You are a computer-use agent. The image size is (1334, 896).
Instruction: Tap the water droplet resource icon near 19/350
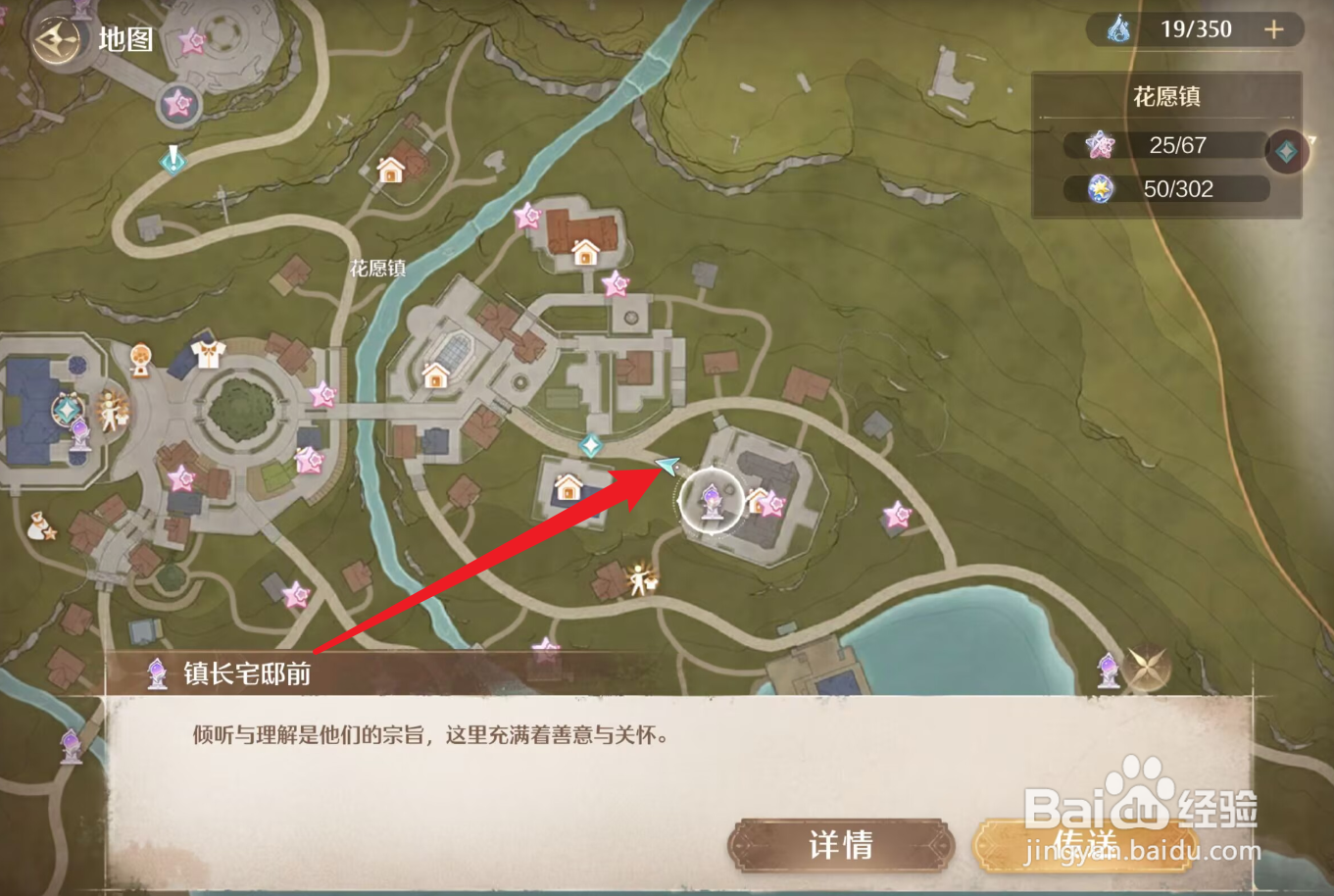click(1117, 28)
